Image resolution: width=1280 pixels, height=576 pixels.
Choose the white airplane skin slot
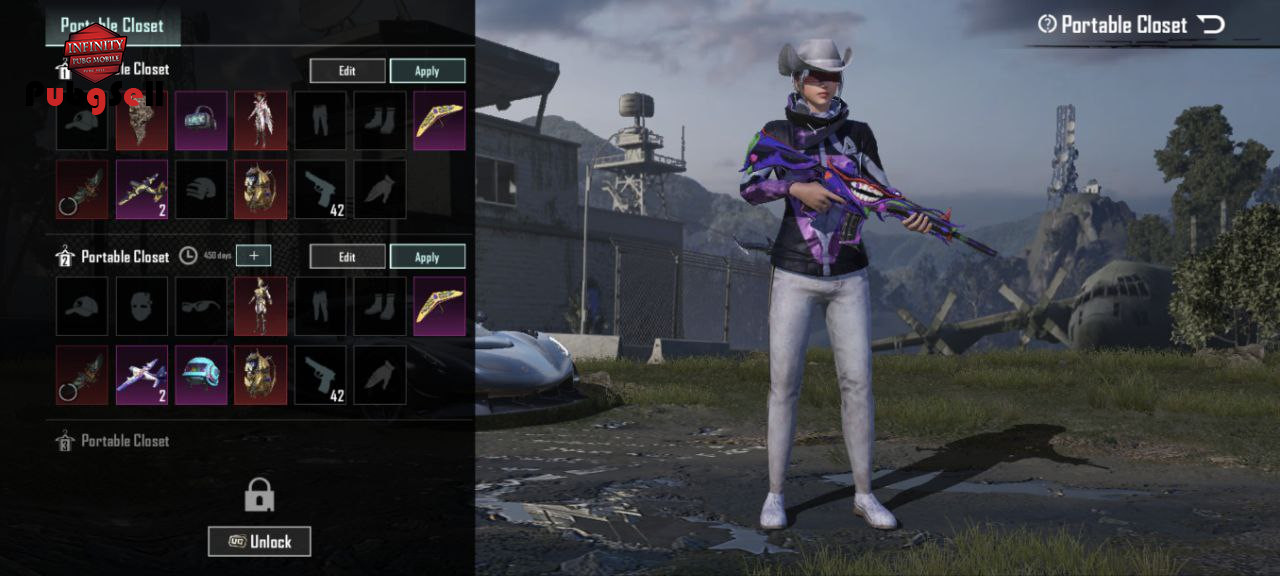click(x=141, y=375)
